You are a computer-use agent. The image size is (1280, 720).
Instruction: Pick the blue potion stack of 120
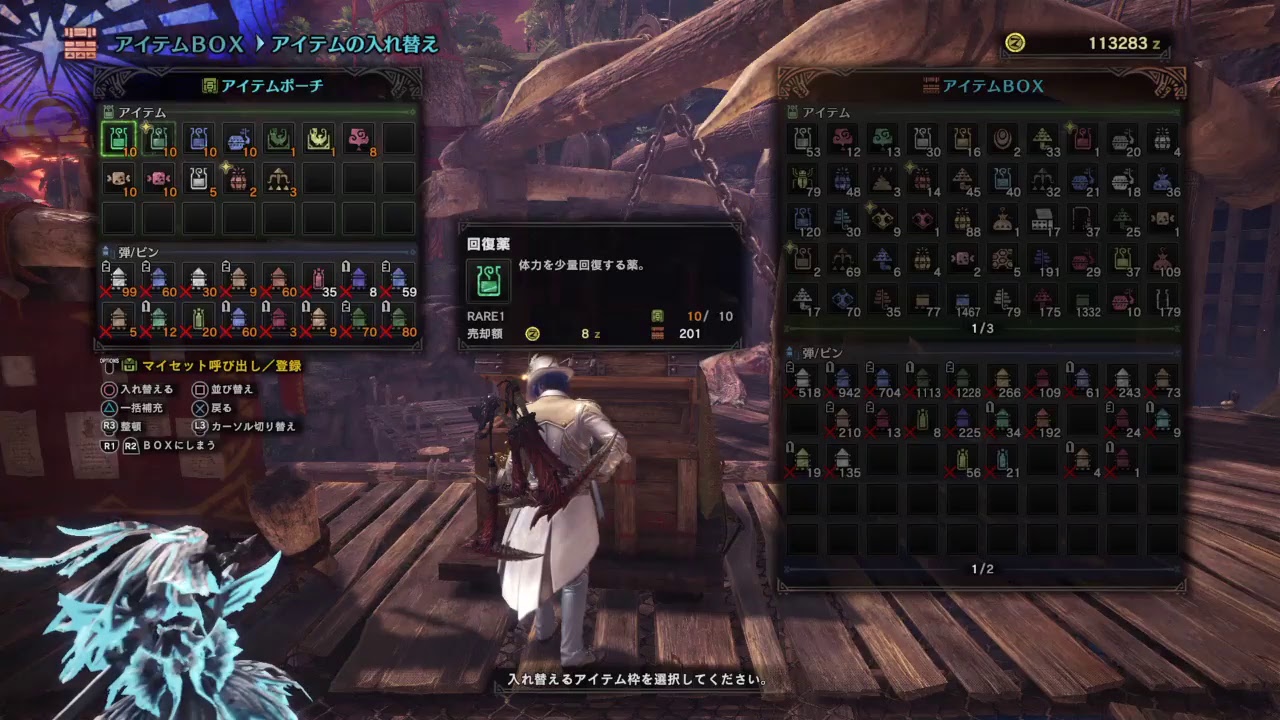(x=803, y=219)
